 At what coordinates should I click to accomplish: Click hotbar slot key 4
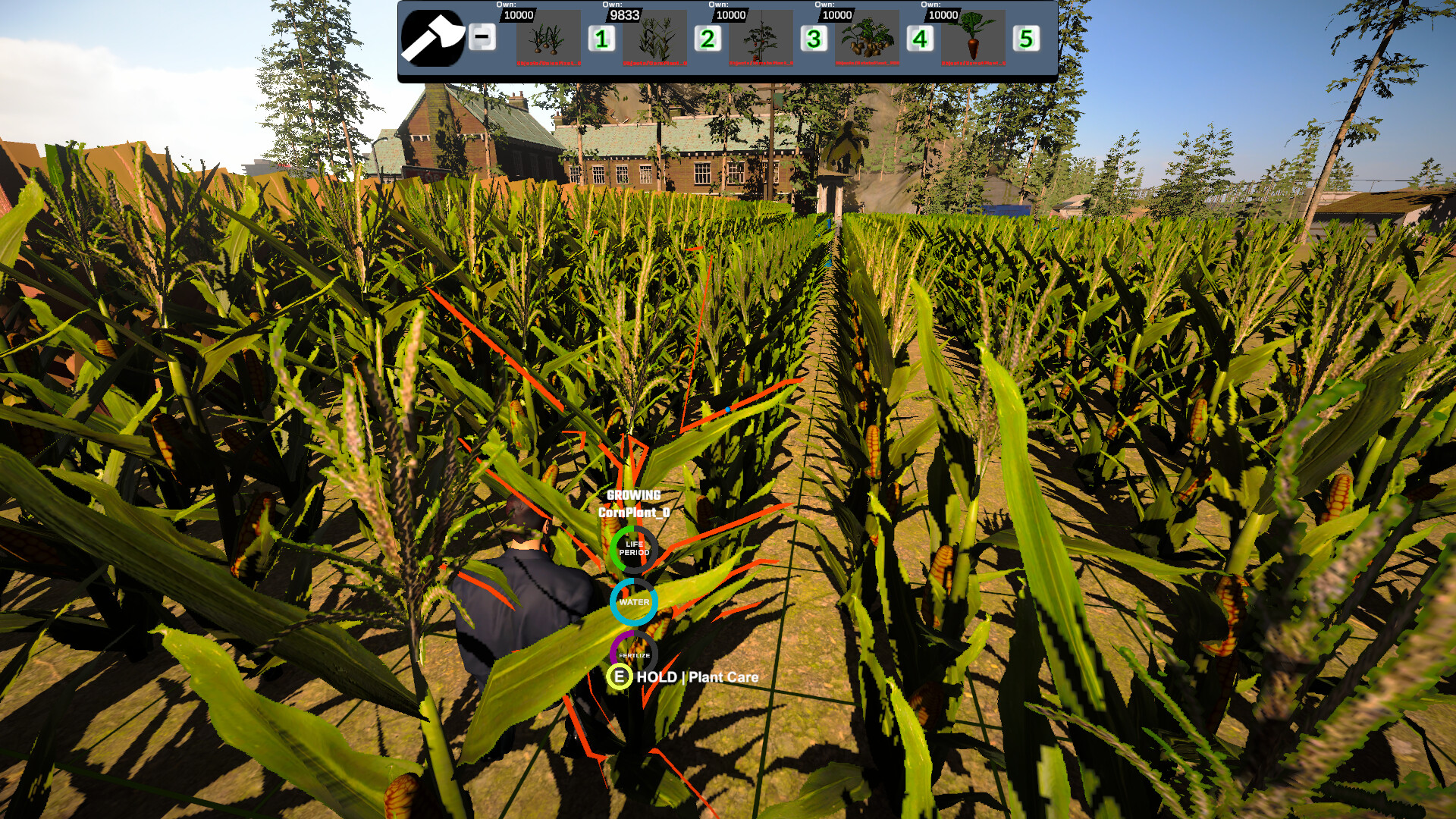920,39
